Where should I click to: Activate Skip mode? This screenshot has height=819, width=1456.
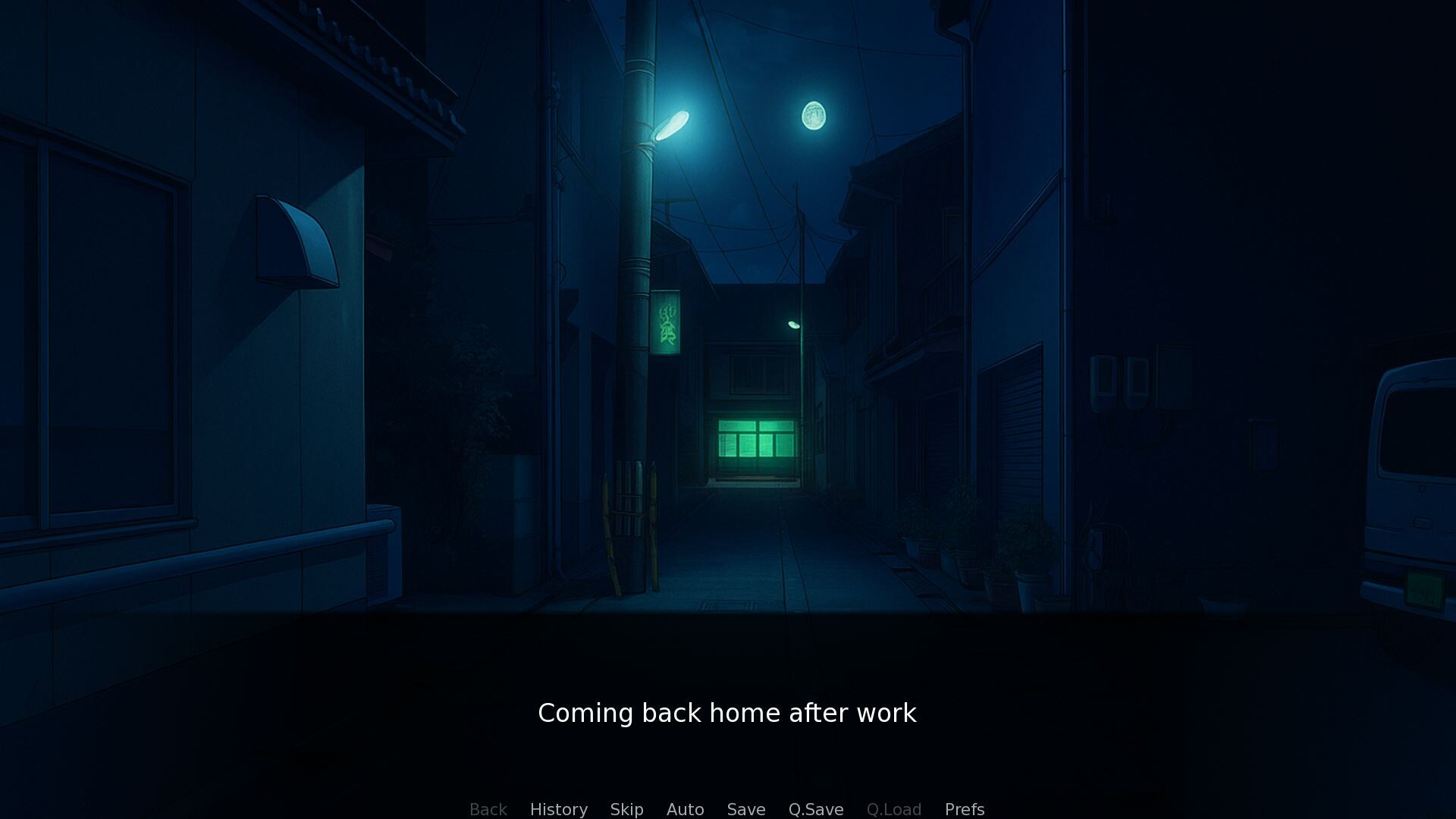coord(626,809)
